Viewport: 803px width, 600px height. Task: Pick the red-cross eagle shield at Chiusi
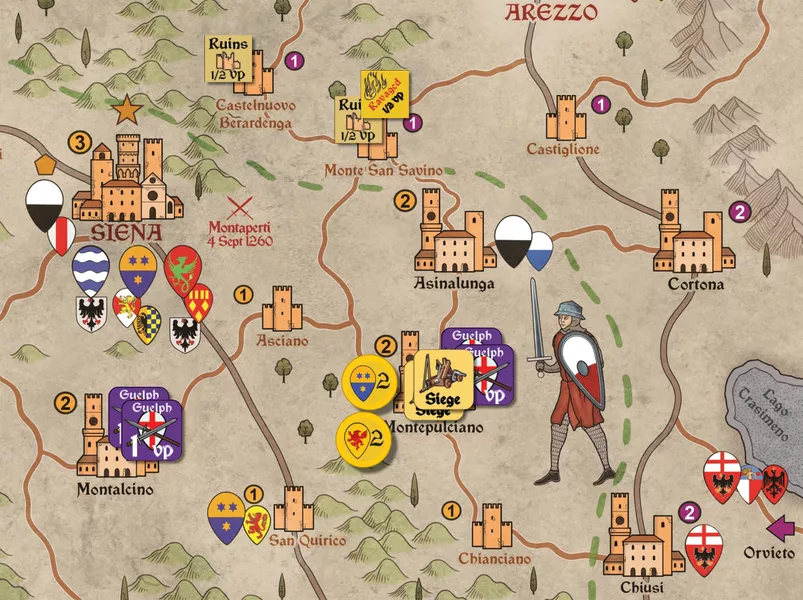click(x=704, y=549)
